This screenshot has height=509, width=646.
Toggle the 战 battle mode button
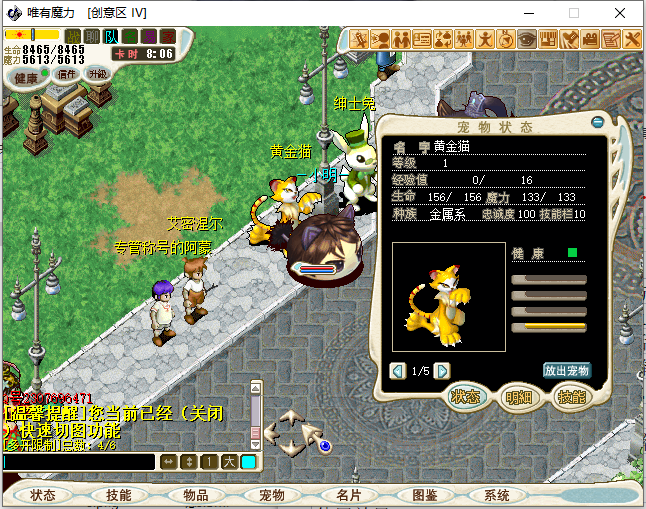(x=72, y=37)
